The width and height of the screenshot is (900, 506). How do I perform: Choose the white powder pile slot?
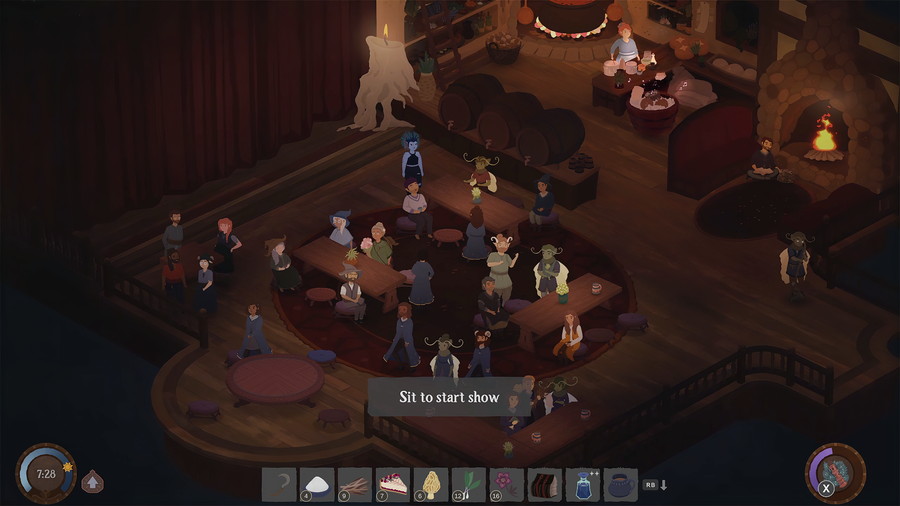(317, 484)
